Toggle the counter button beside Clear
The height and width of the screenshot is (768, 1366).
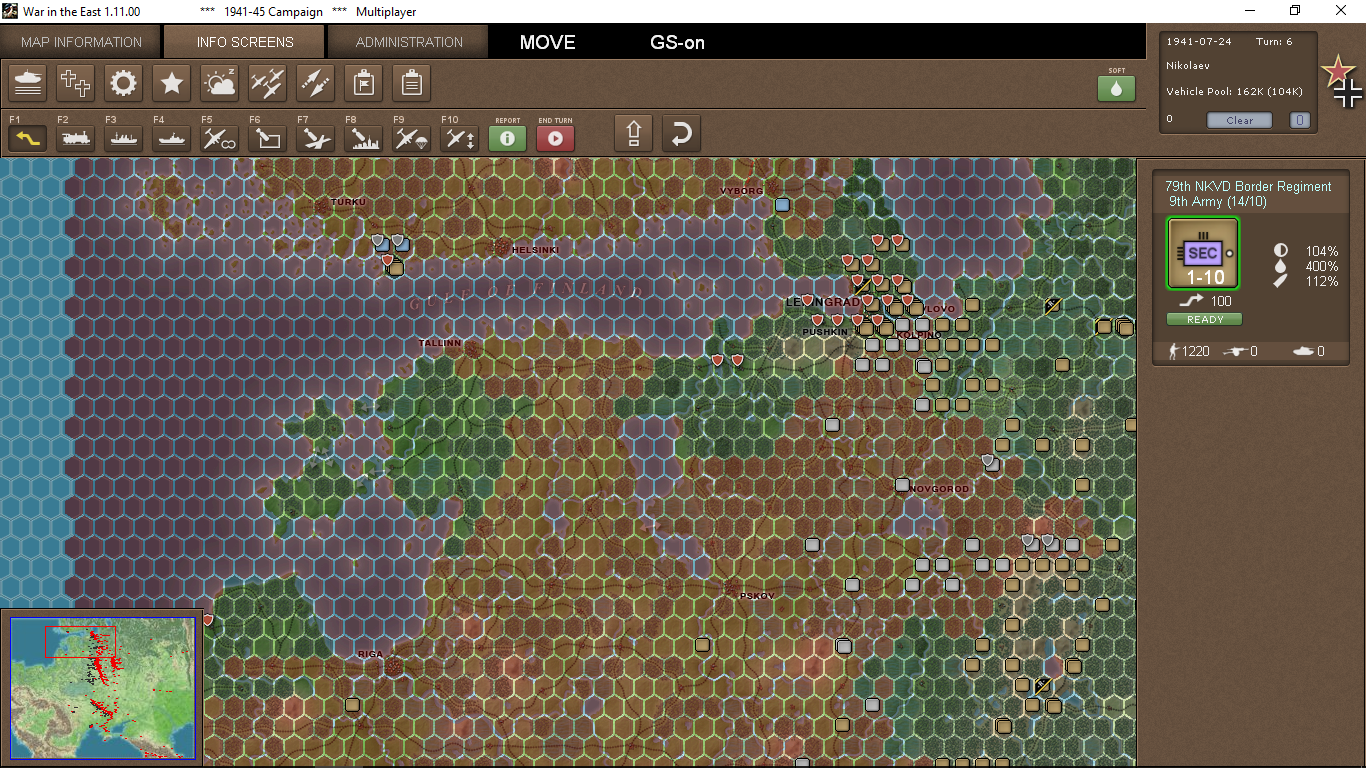tap(1299, 119)
